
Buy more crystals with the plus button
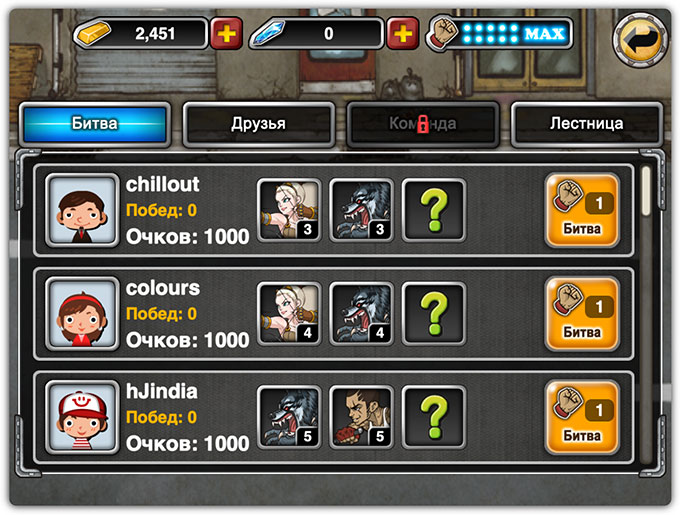(402, 33)
